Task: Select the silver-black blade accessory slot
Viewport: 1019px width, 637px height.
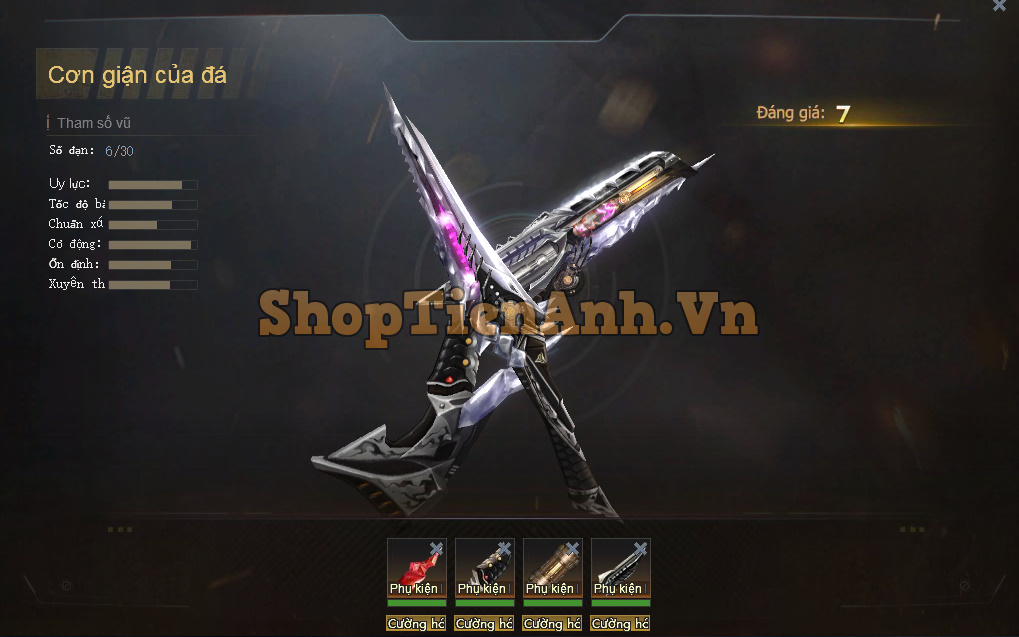Action: coord(618,568)
